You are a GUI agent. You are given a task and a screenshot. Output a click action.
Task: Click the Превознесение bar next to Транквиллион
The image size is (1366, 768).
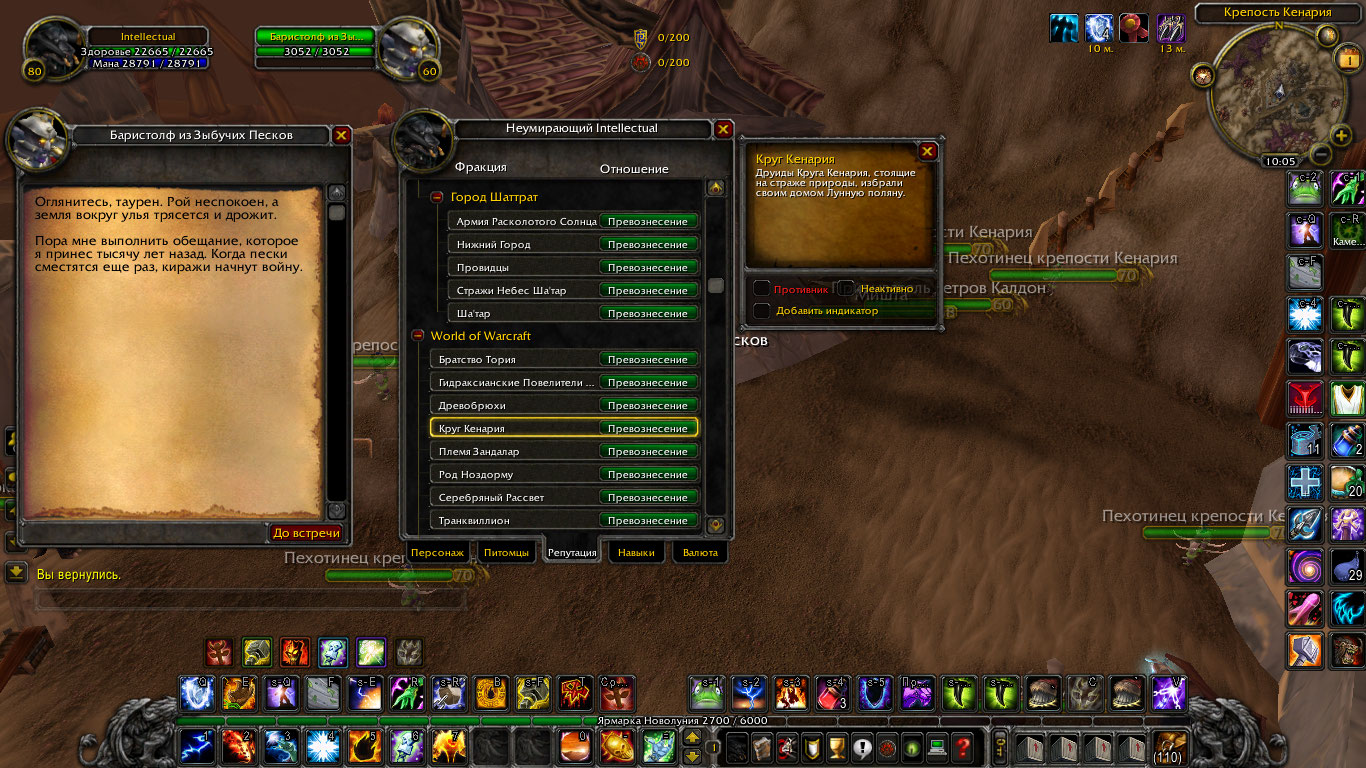click(x=648, y=519)
